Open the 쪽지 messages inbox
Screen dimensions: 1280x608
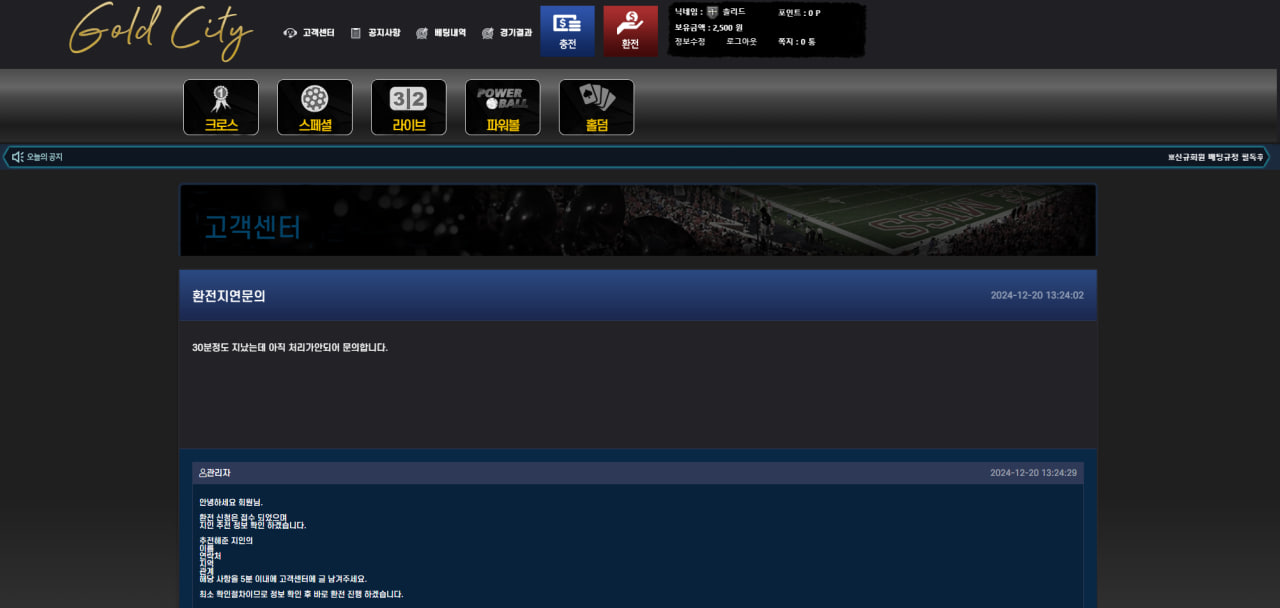[x=796, y=42]
